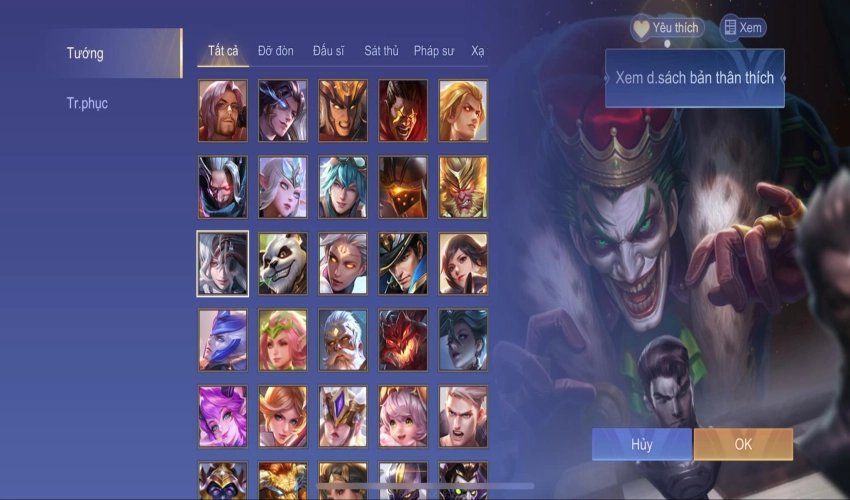Cancel with the Hủy button
850x500 pixels.
pyautogui.click(x=641, y=444)
